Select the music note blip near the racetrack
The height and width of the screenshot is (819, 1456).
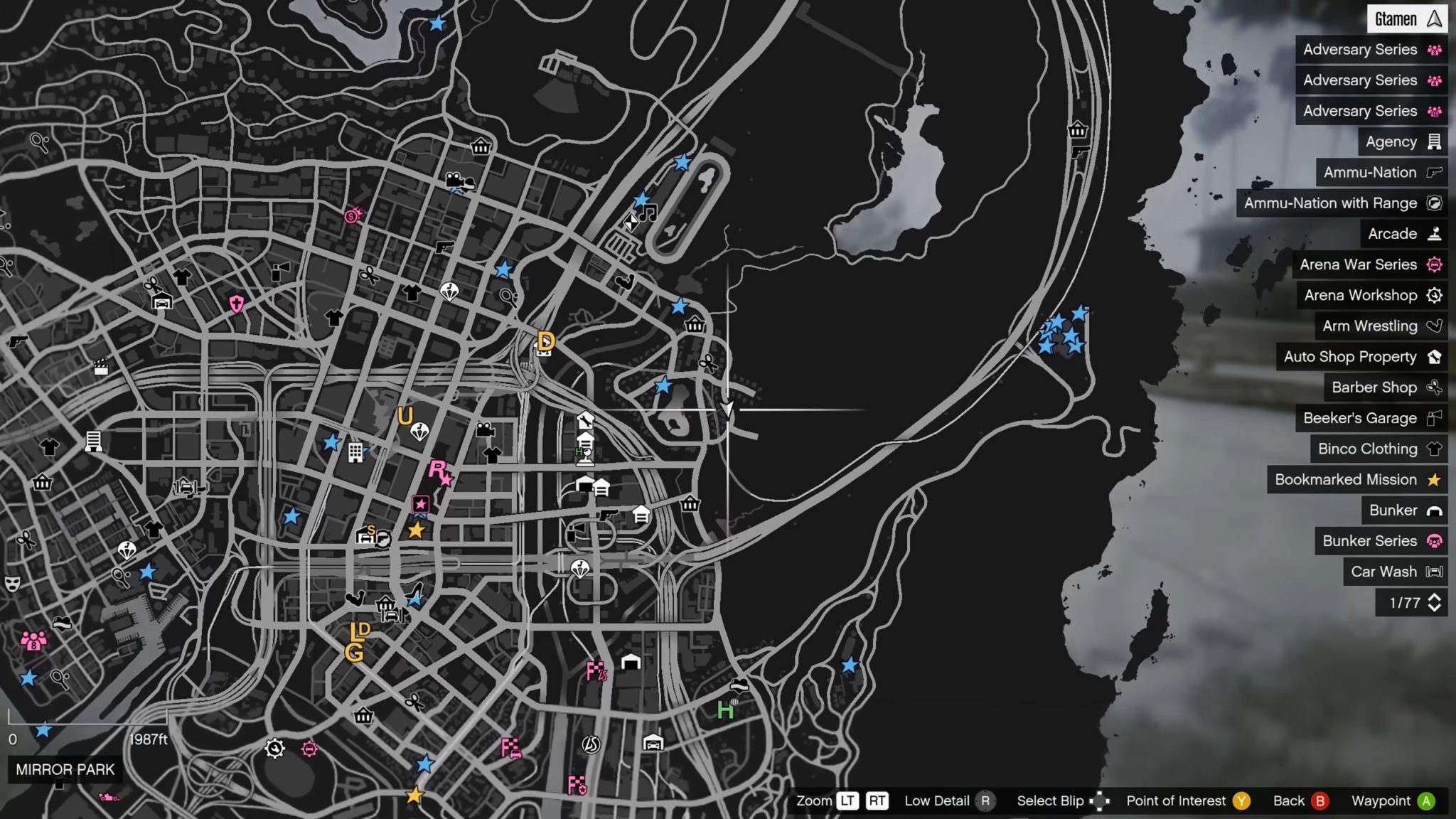click(648, 212)
